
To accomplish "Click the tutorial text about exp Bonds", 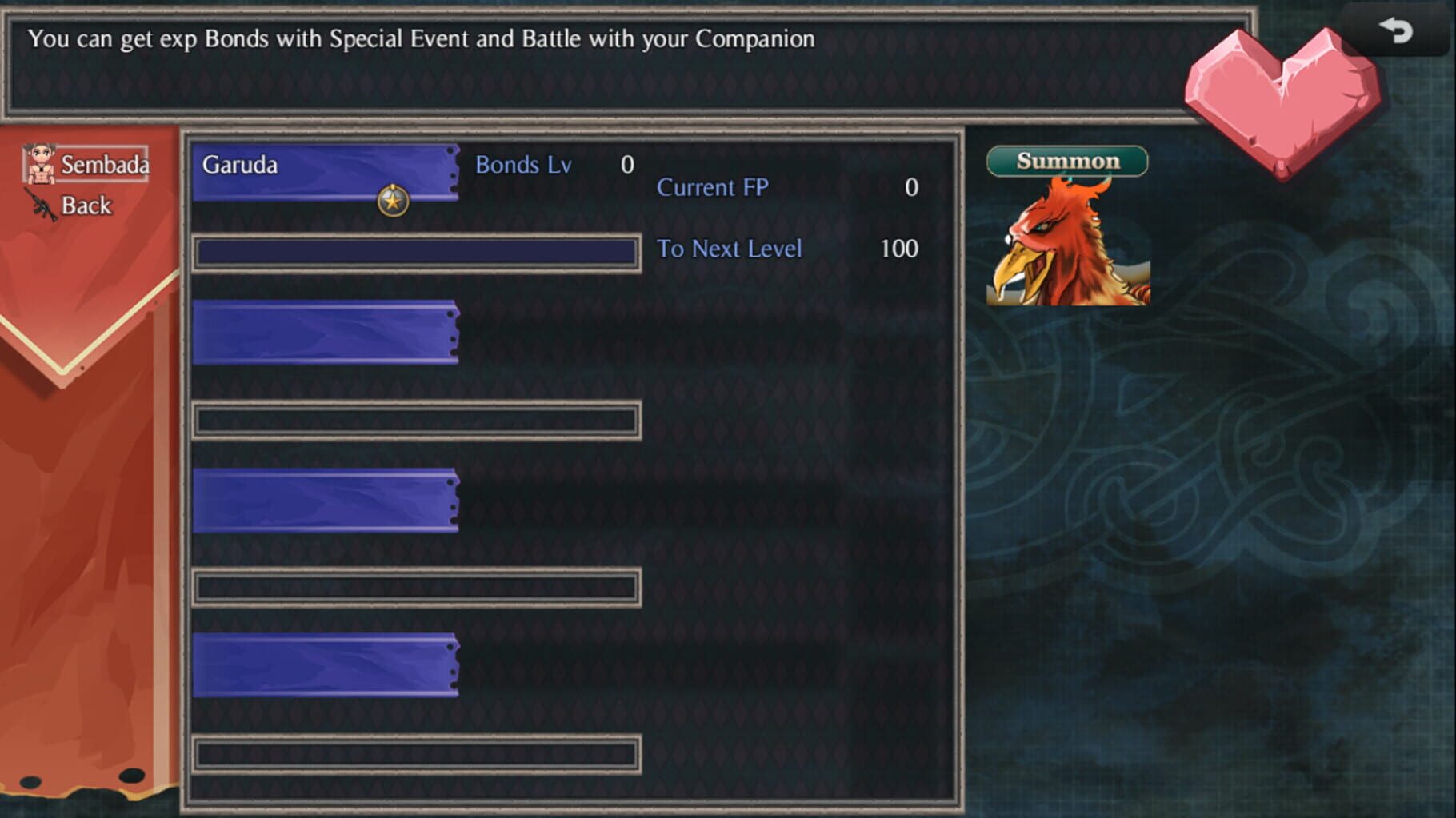I will [422, 38].
